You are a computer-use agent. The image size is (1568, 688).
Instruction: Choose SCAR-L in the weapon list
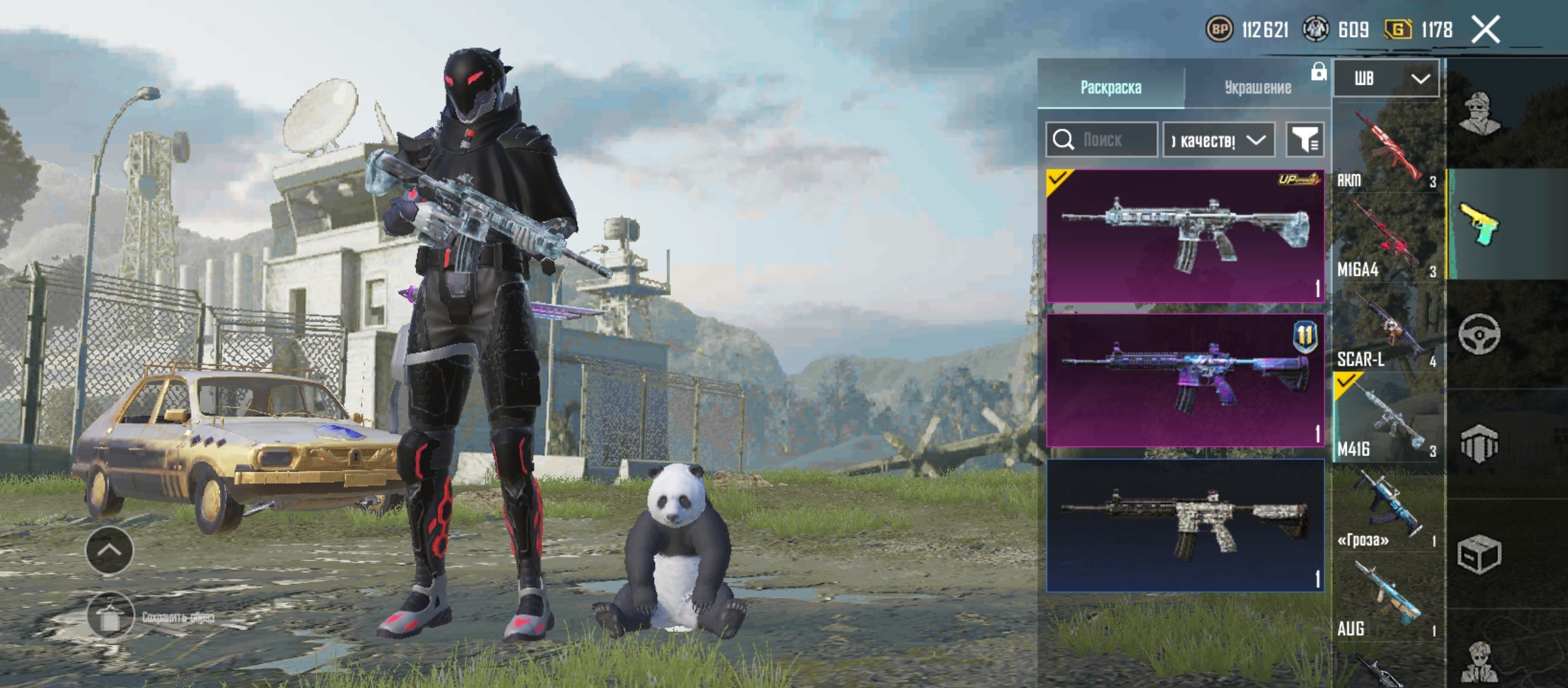point(1387,329)
